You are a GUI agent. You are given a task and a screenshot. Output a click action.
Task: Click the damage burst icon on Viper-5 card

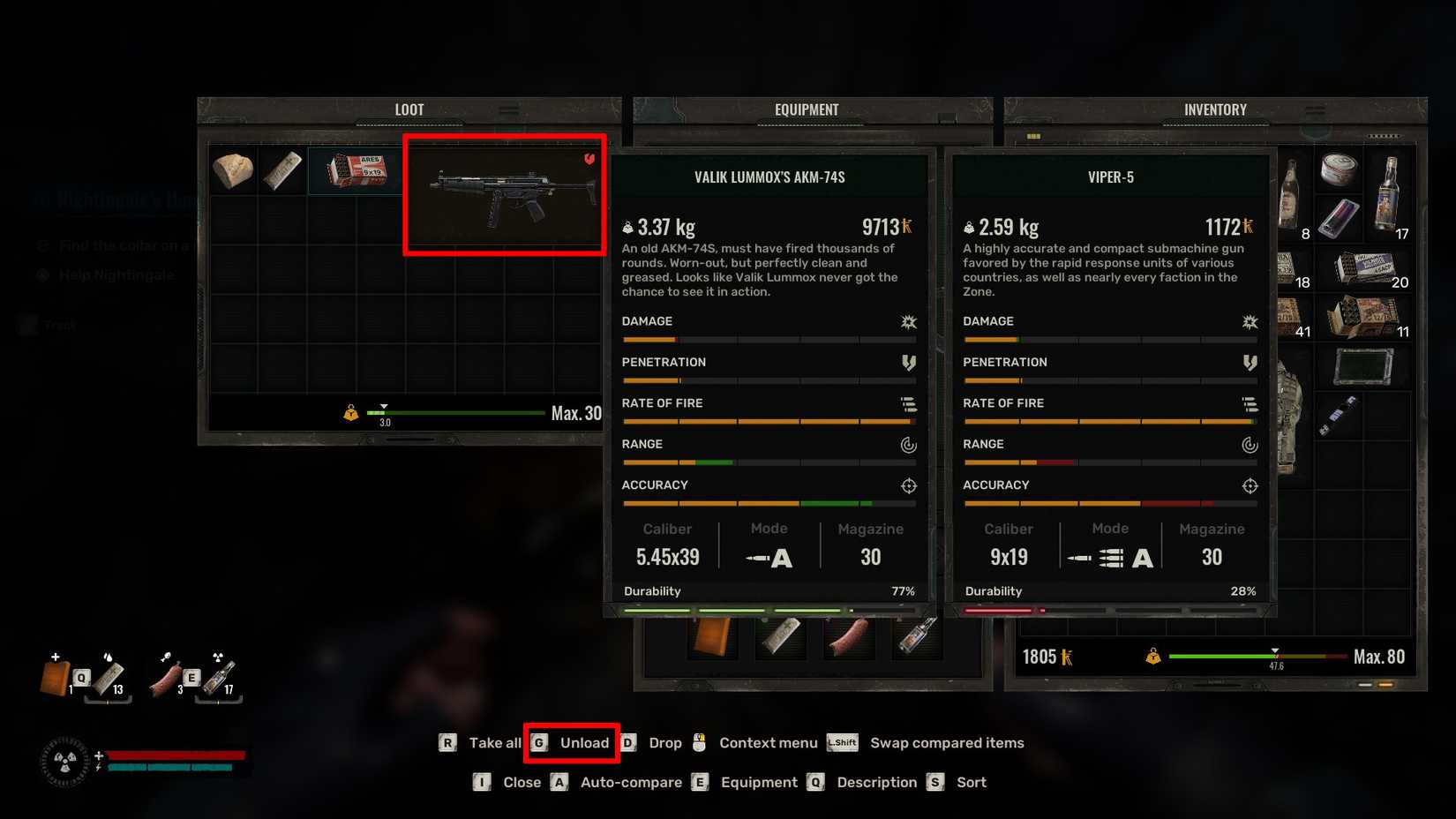click(1250, 322)
